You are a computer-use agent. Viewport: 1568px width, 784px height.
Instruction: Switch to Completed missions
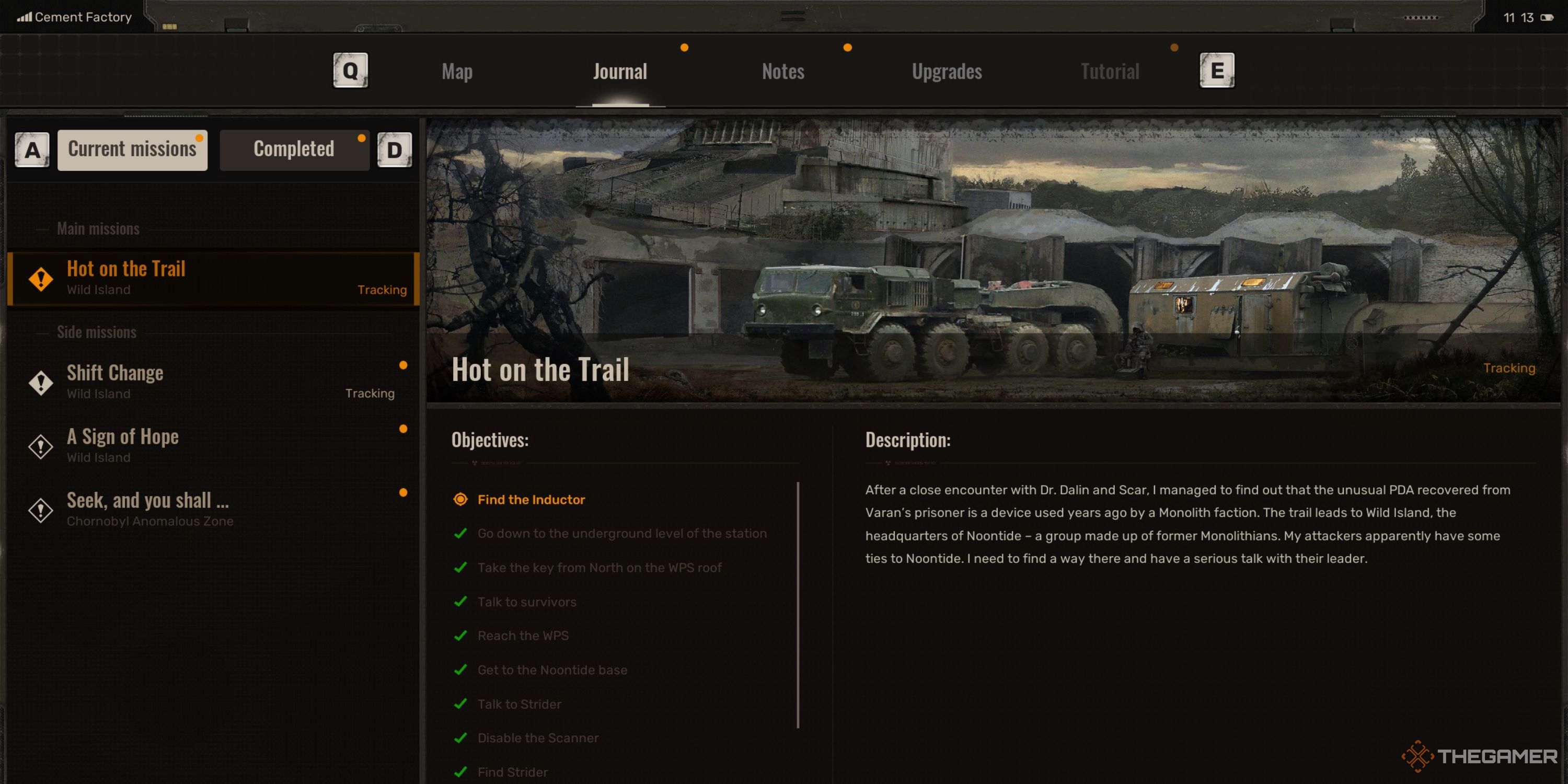[294, 149]
